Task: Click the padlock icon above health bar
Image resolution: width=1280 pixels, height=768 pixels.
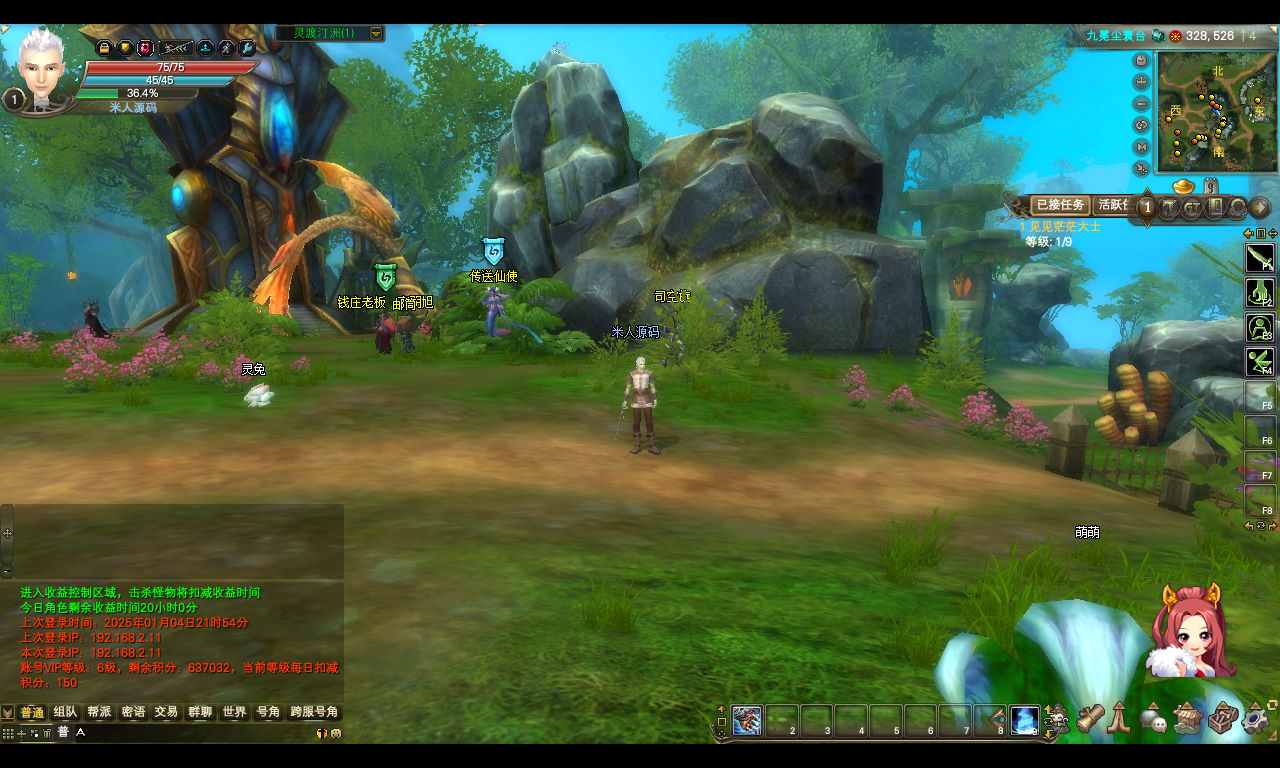Action: [104, 47]
